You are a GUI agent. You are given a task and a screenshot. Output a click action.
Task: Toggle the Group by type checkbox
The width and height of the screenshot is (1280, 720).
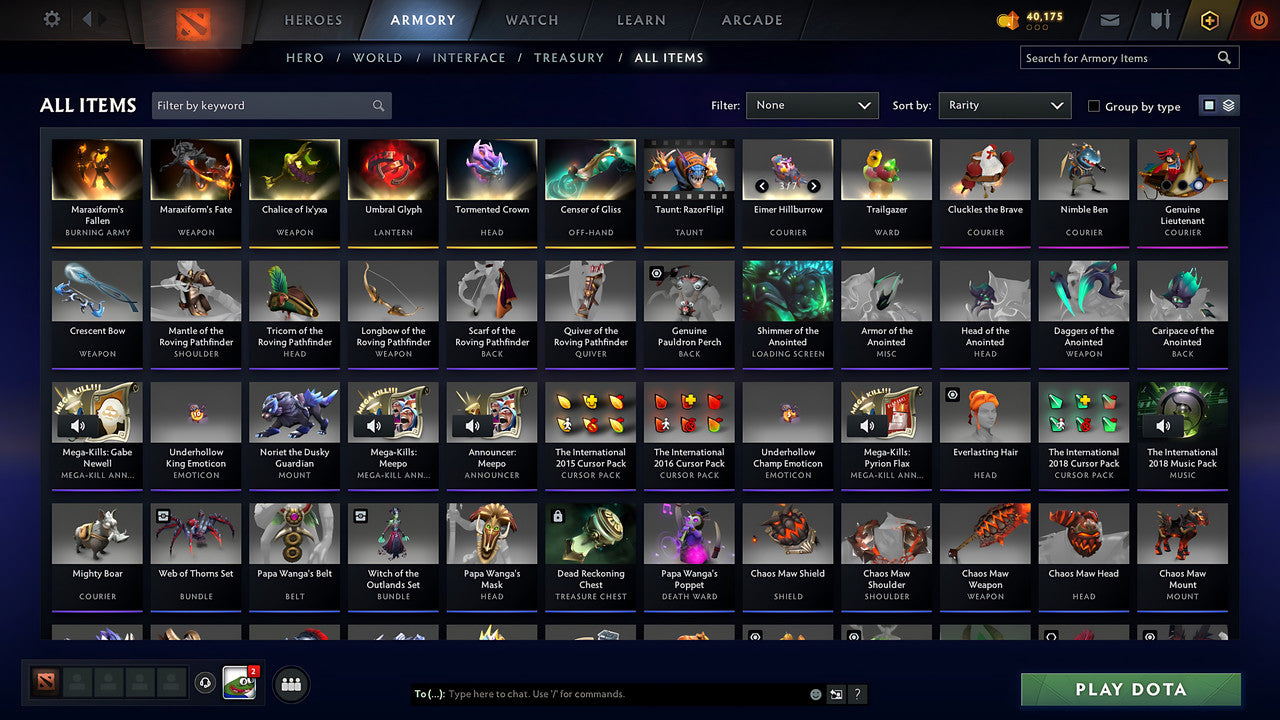pos(1096,106)
